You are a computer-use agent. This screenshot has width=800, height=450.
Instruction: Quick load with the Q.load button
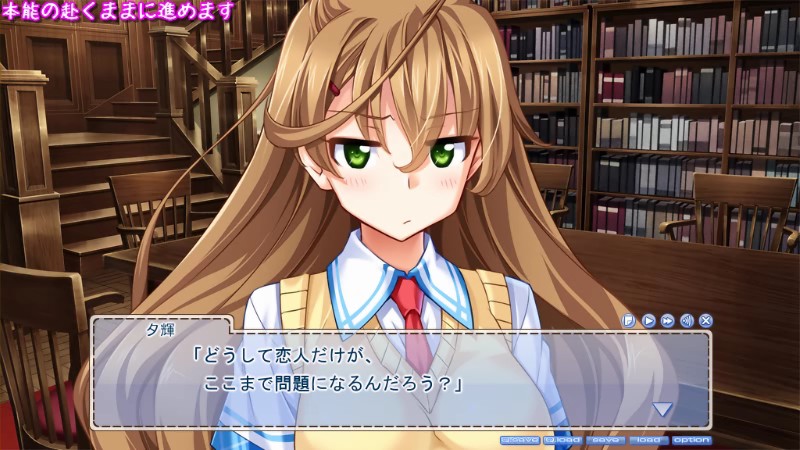point(563,440)
